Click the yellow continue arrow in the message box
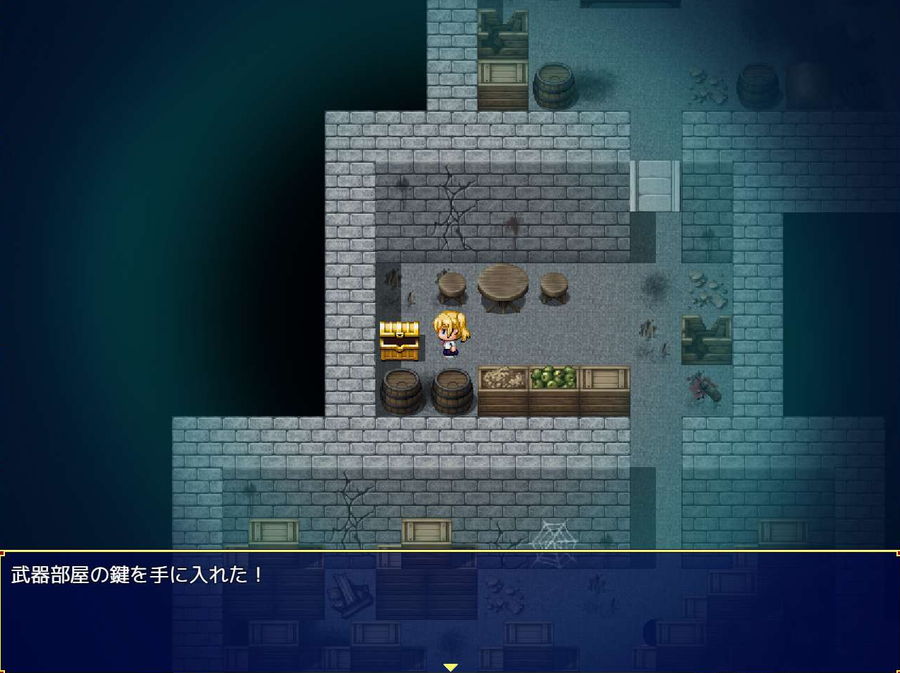Viewport: 900px width, 673px height. (450, 666)
